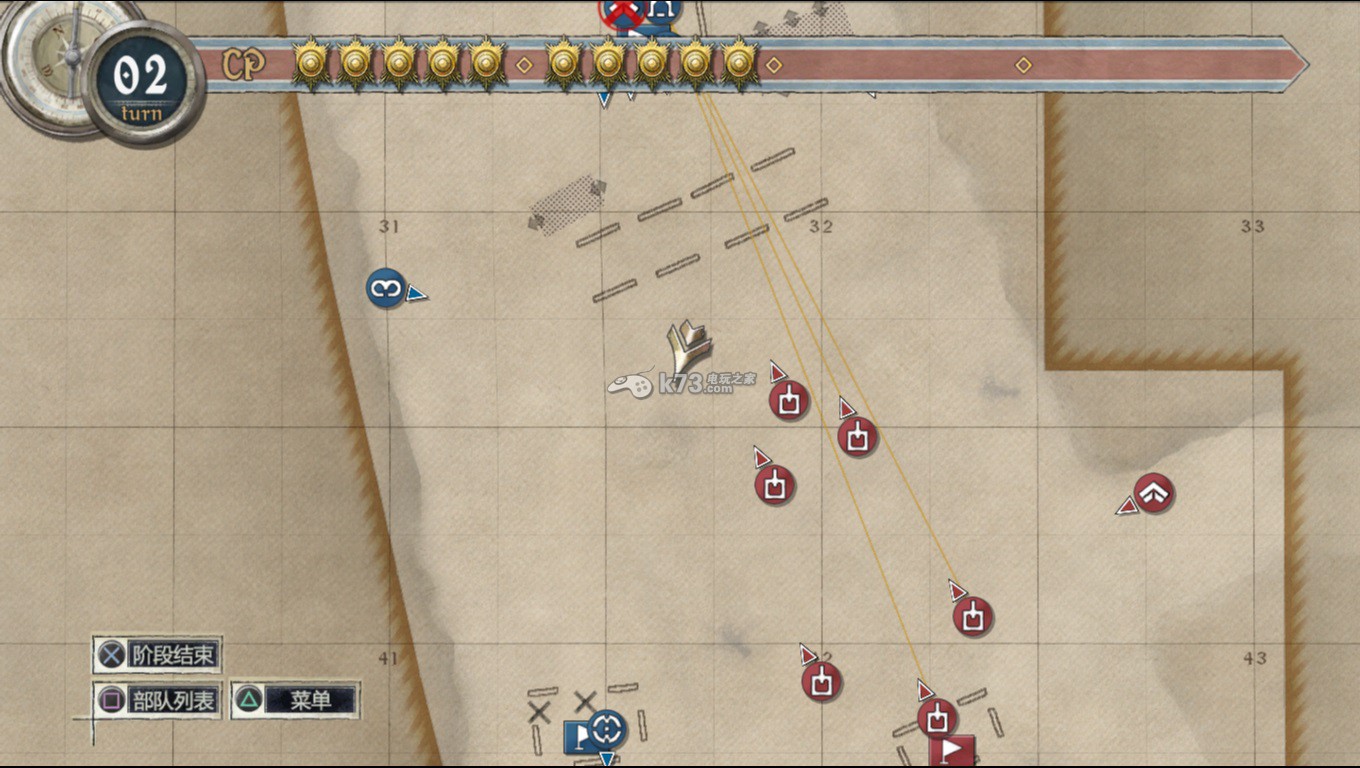Select the blue sniper crosshair unit
Viewport: 1360px width, 768px height.
click(x=607, y=729)
